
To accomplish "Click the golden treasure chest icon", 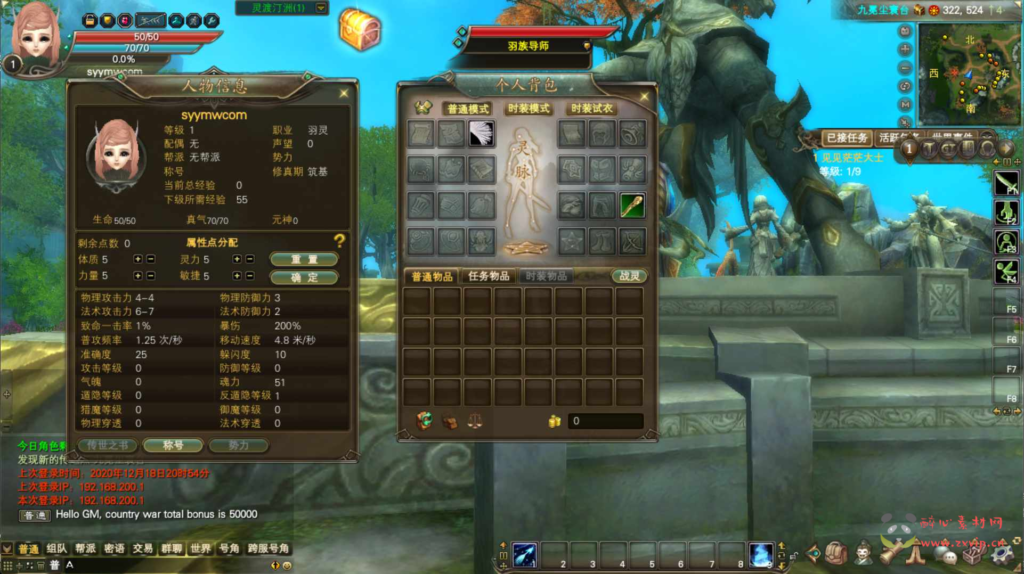I will coord(359,30).
